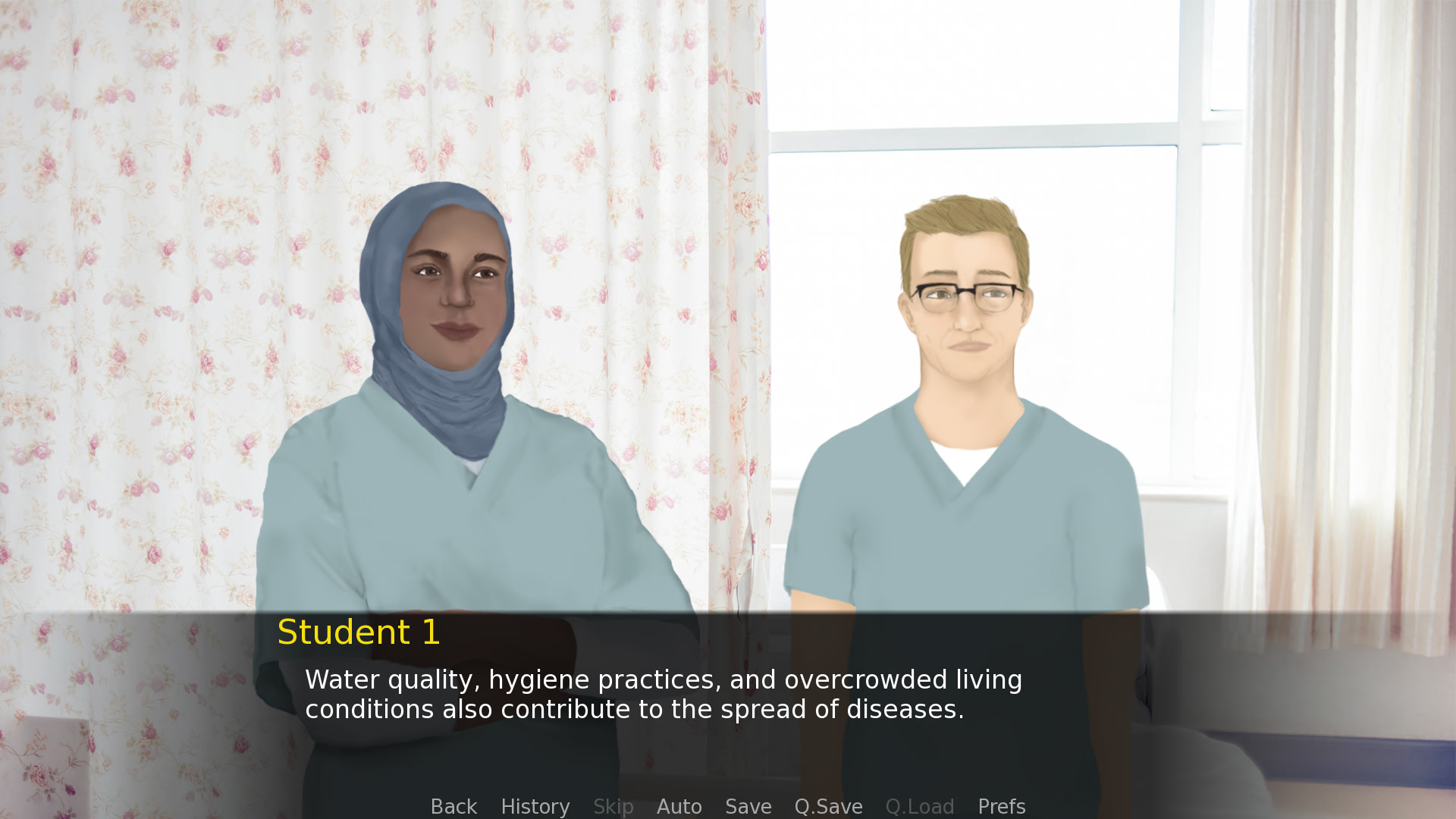Click the greyed-out Q.Load label
The image size is (1456, 819).
920,807
